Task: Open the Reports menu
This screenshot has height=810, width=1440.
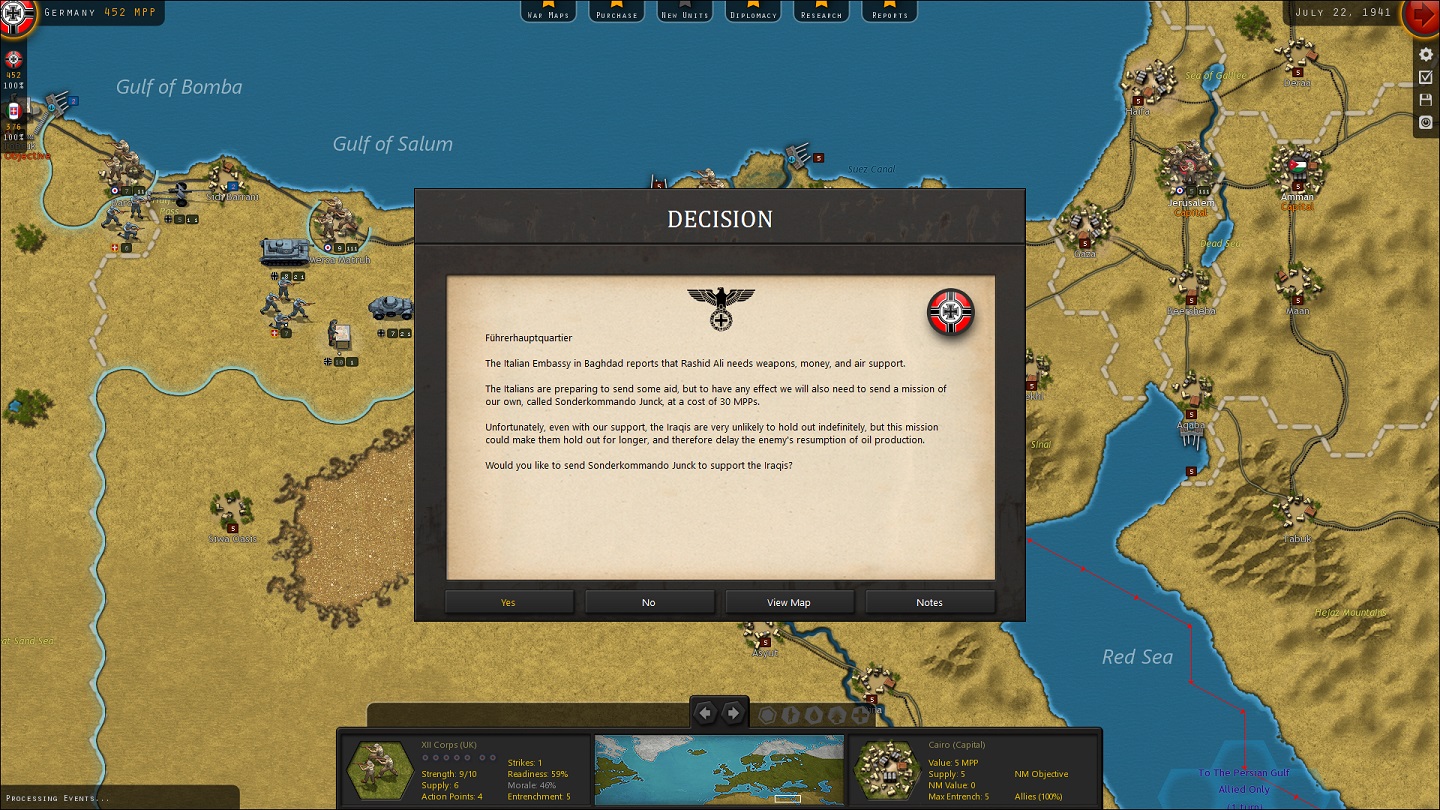Action: [889, 11]
